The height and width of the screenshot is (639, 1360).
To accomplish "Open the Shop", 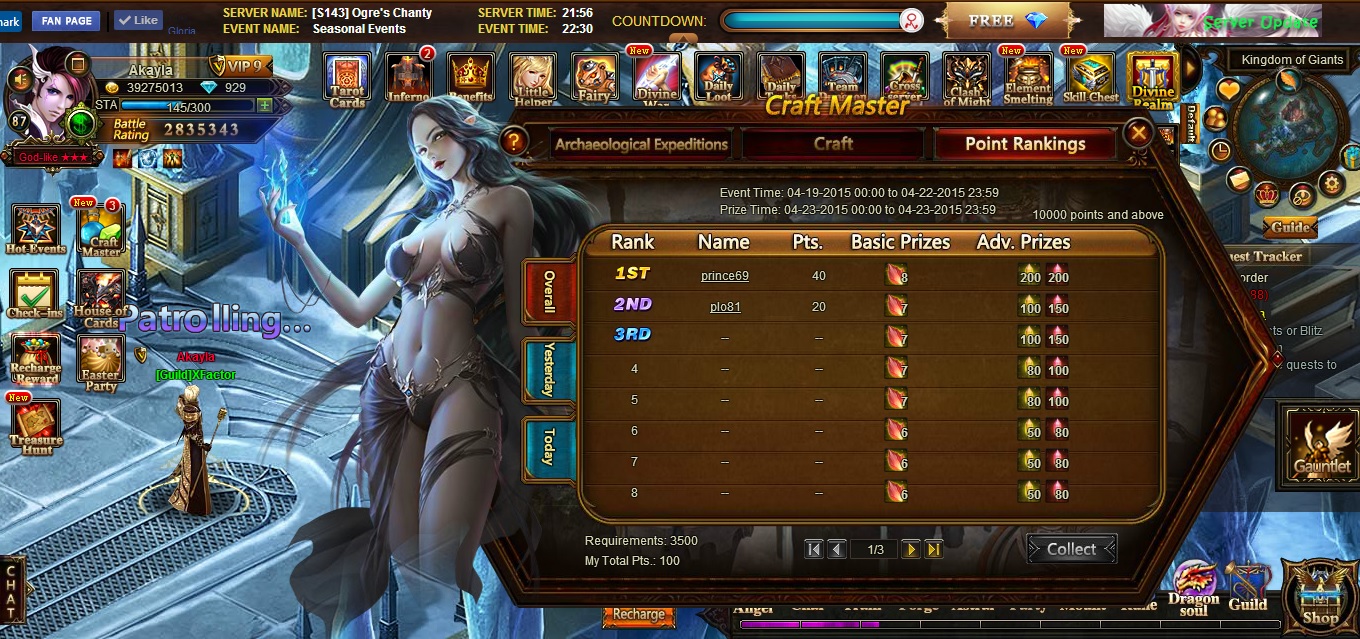I will (1320, 595).
